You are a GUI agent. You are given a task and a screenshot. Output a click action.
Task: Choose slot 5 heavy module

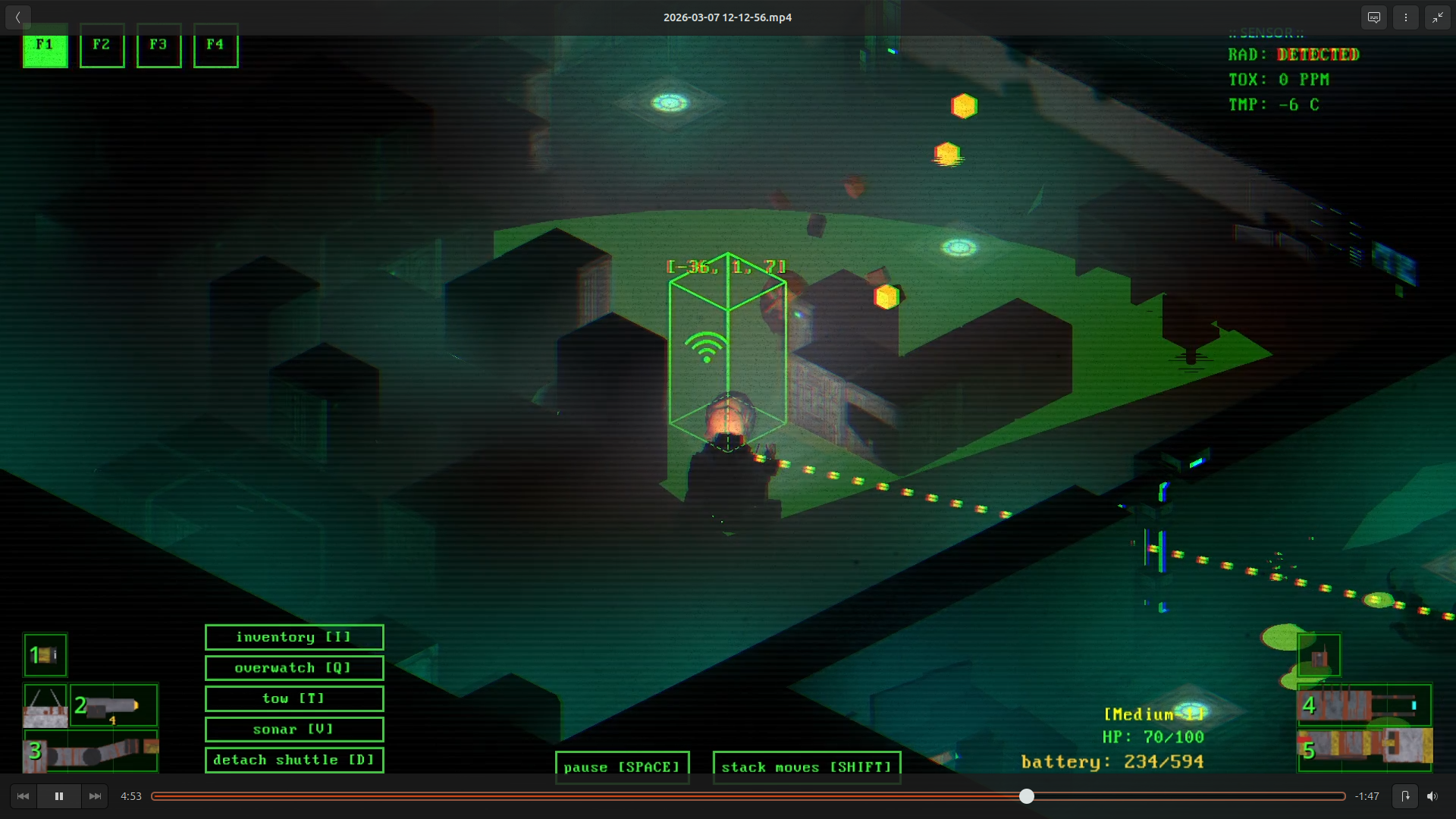(x=1364, y=748)
